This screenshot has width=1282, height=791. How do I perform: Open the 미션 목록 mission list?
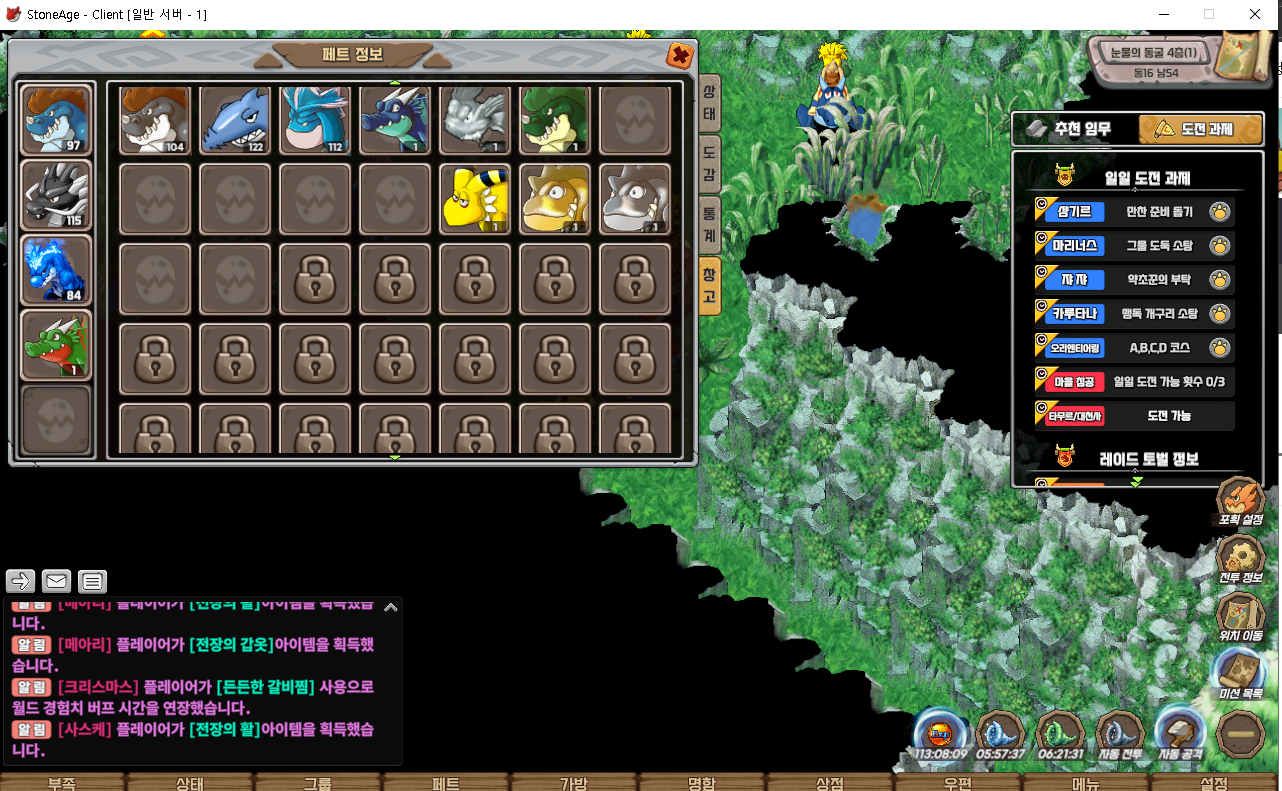1240,674
